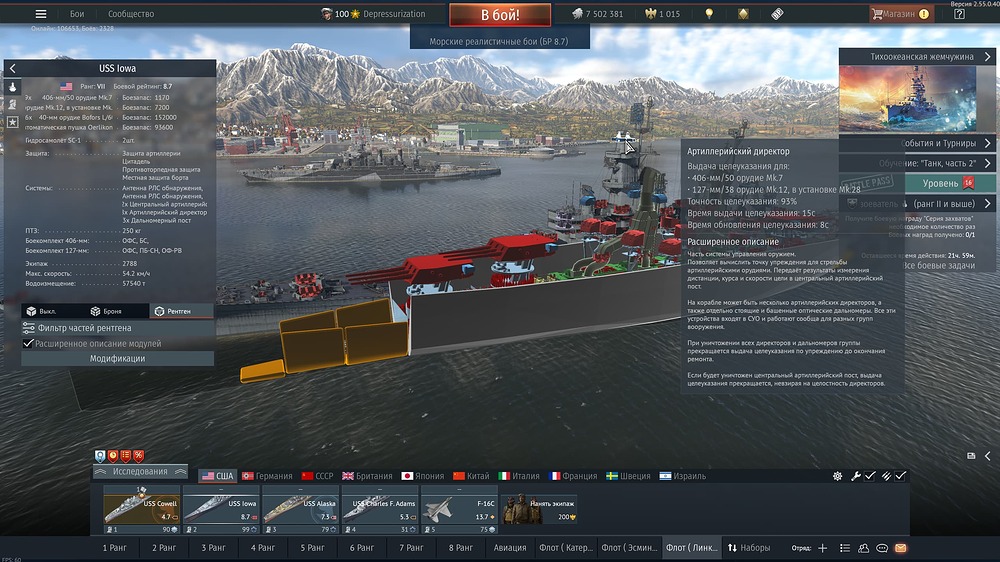
Task: Start a battle with the В бой! button
Action: click(500, 15)
